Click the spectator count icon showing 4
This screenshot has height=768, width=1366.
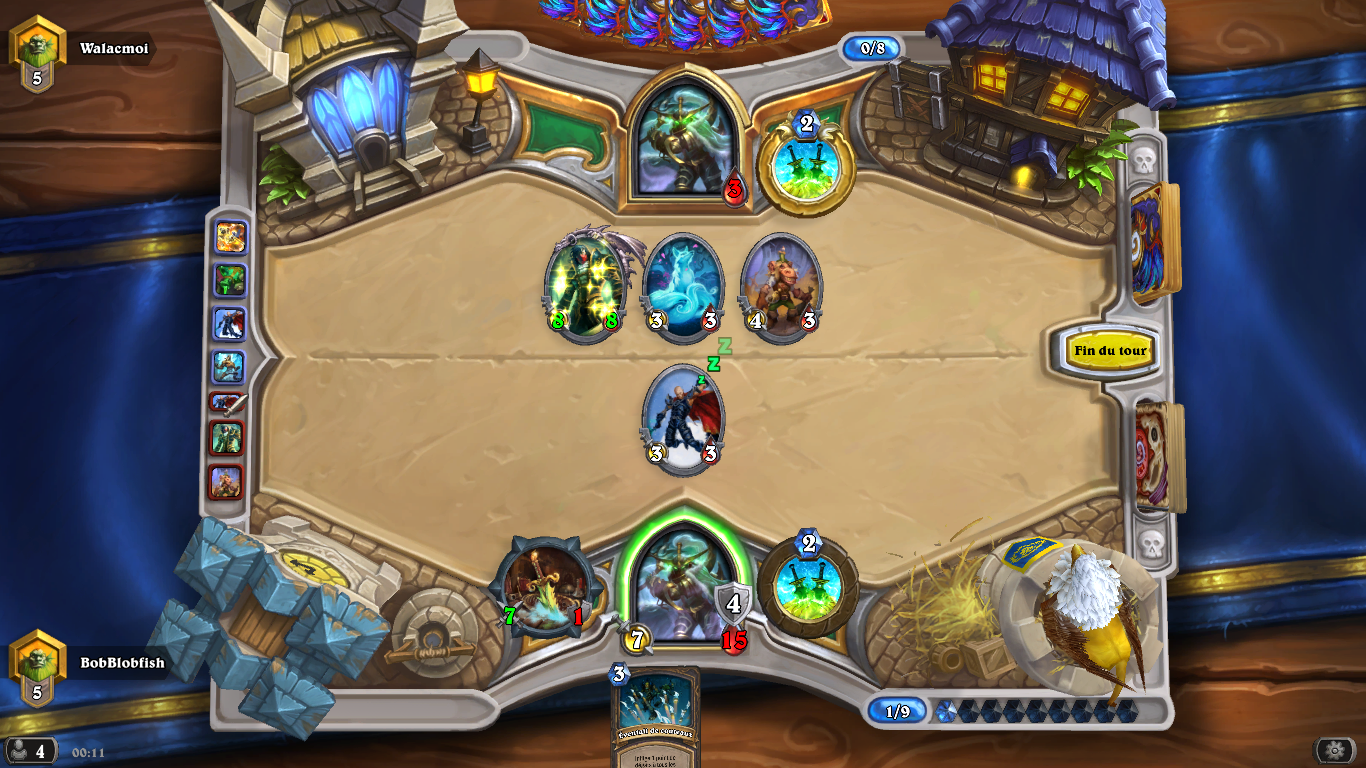tap(30, 750)
